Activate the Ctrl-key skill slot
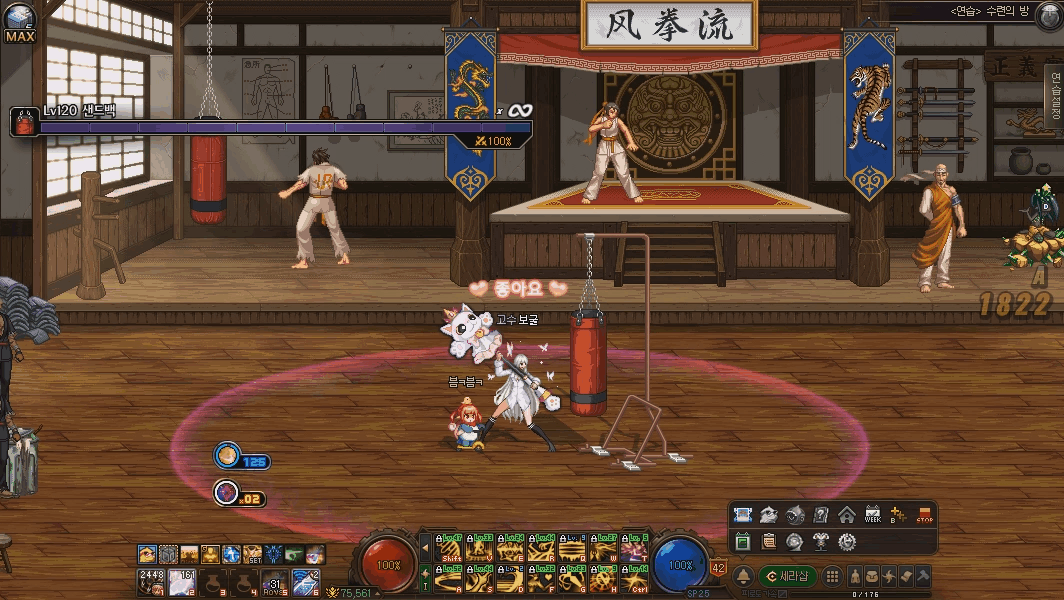The image size is (1064, 600). point(635,578)
